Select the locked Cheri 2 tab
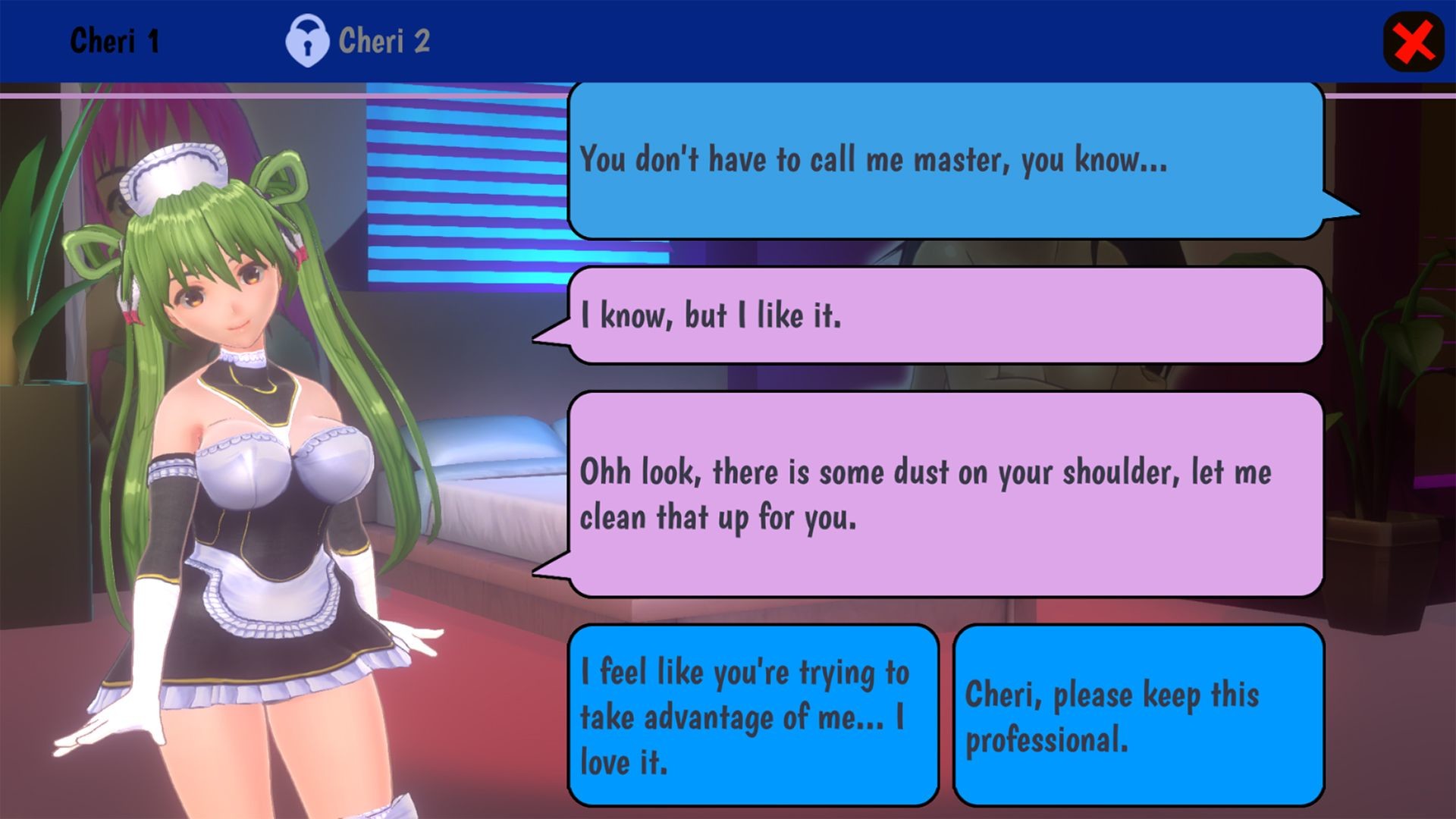1456x819 pixels. (359, 41)
